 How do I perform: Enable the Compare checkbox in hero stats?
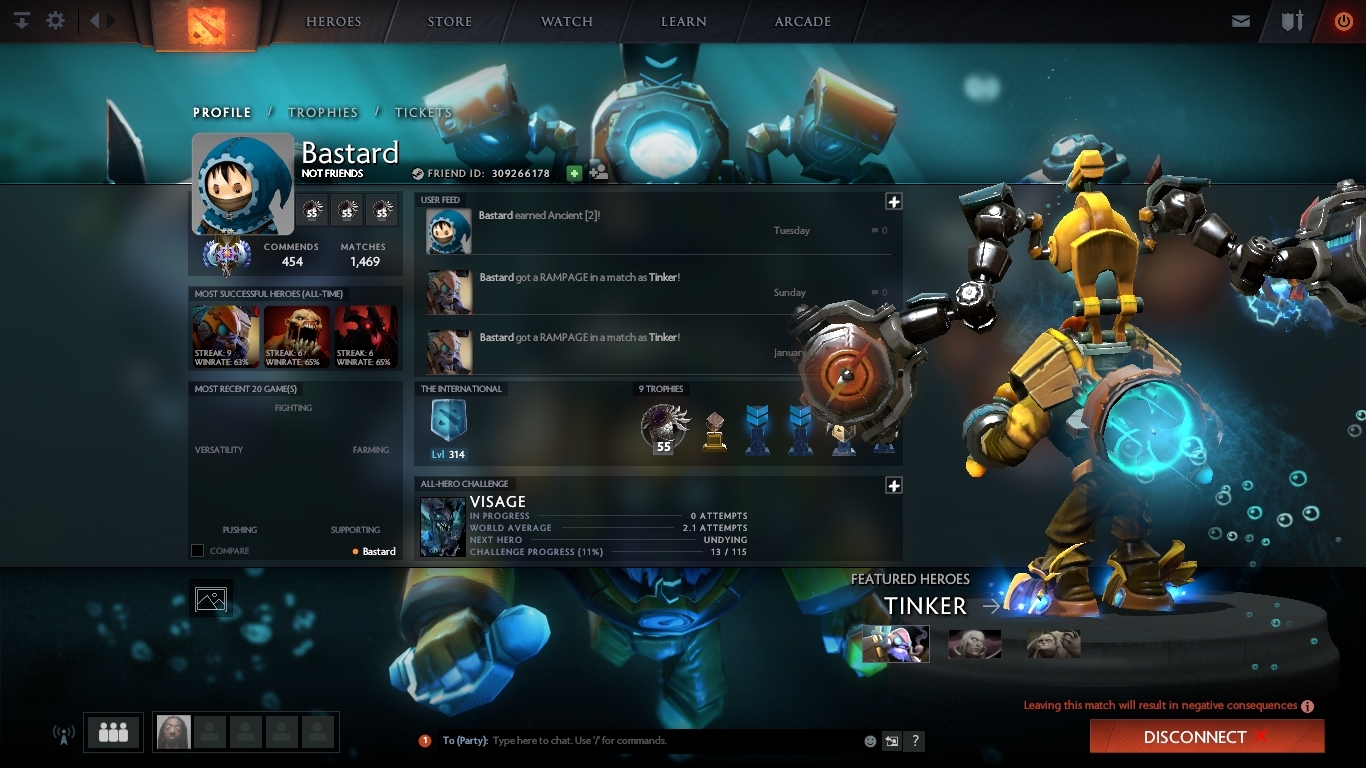click(196, 550)
